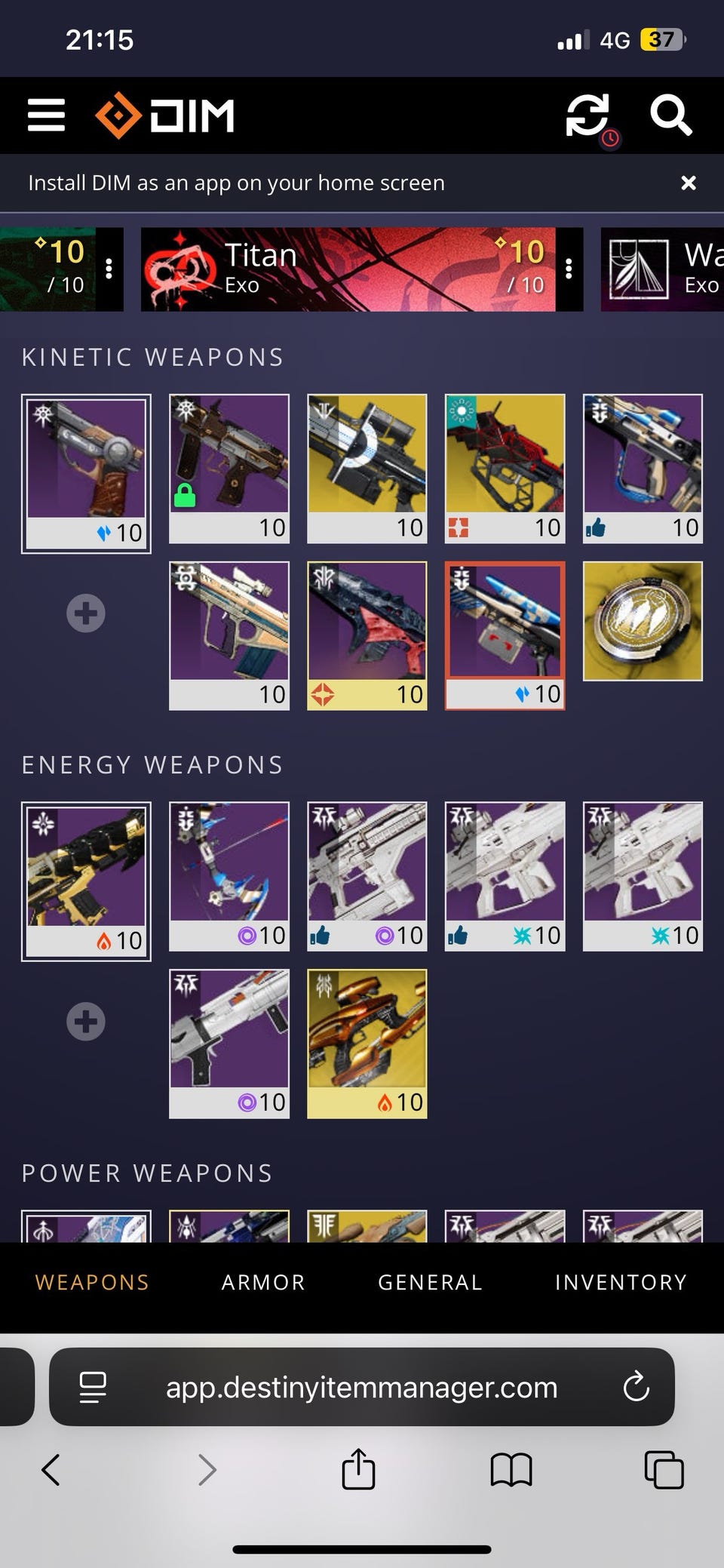Reload the page in the browser address bar

pyautogui.click(x=636, y=1386)
